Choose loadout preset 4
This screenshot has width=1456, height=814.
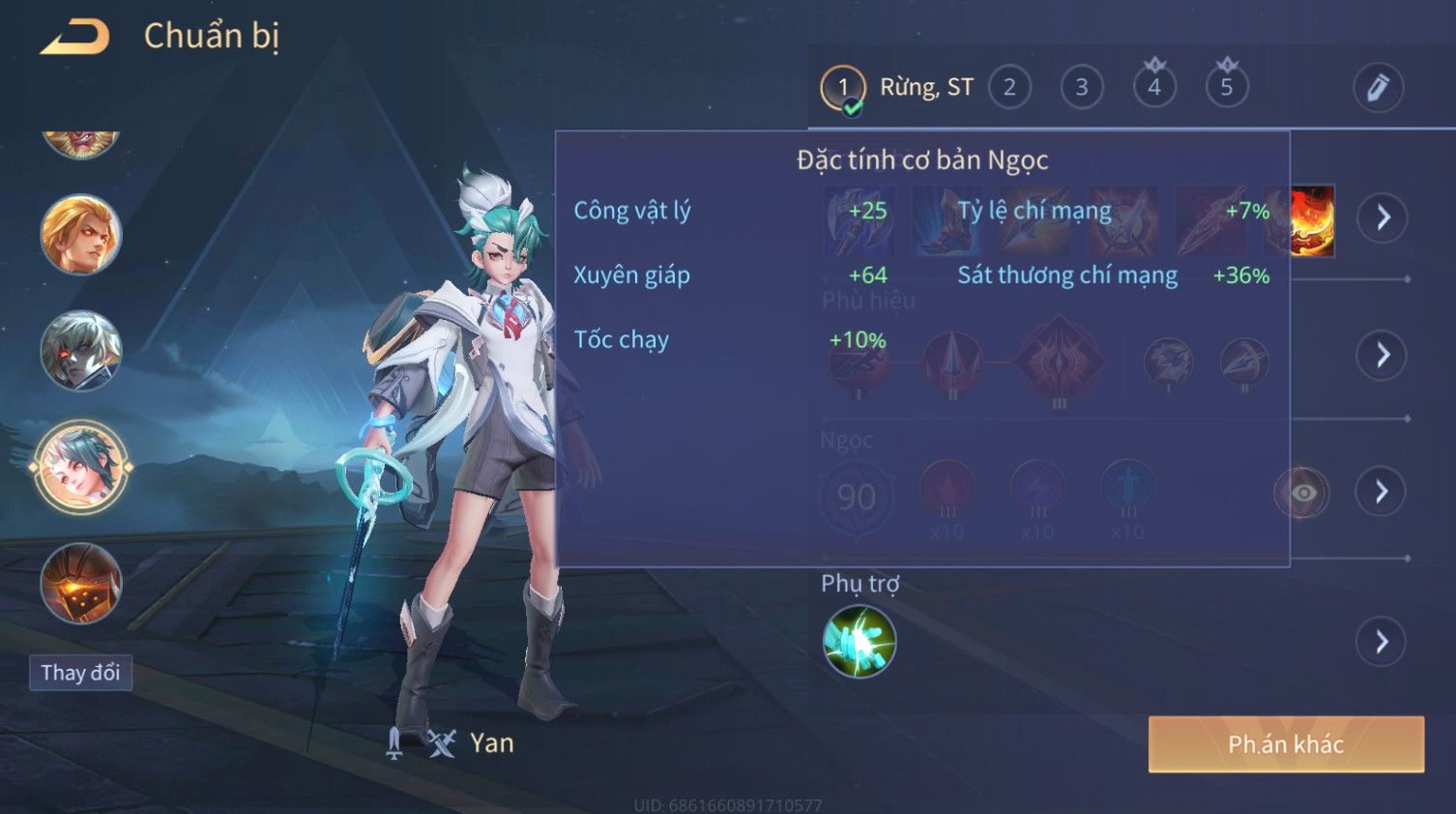tap(1153, 87)
